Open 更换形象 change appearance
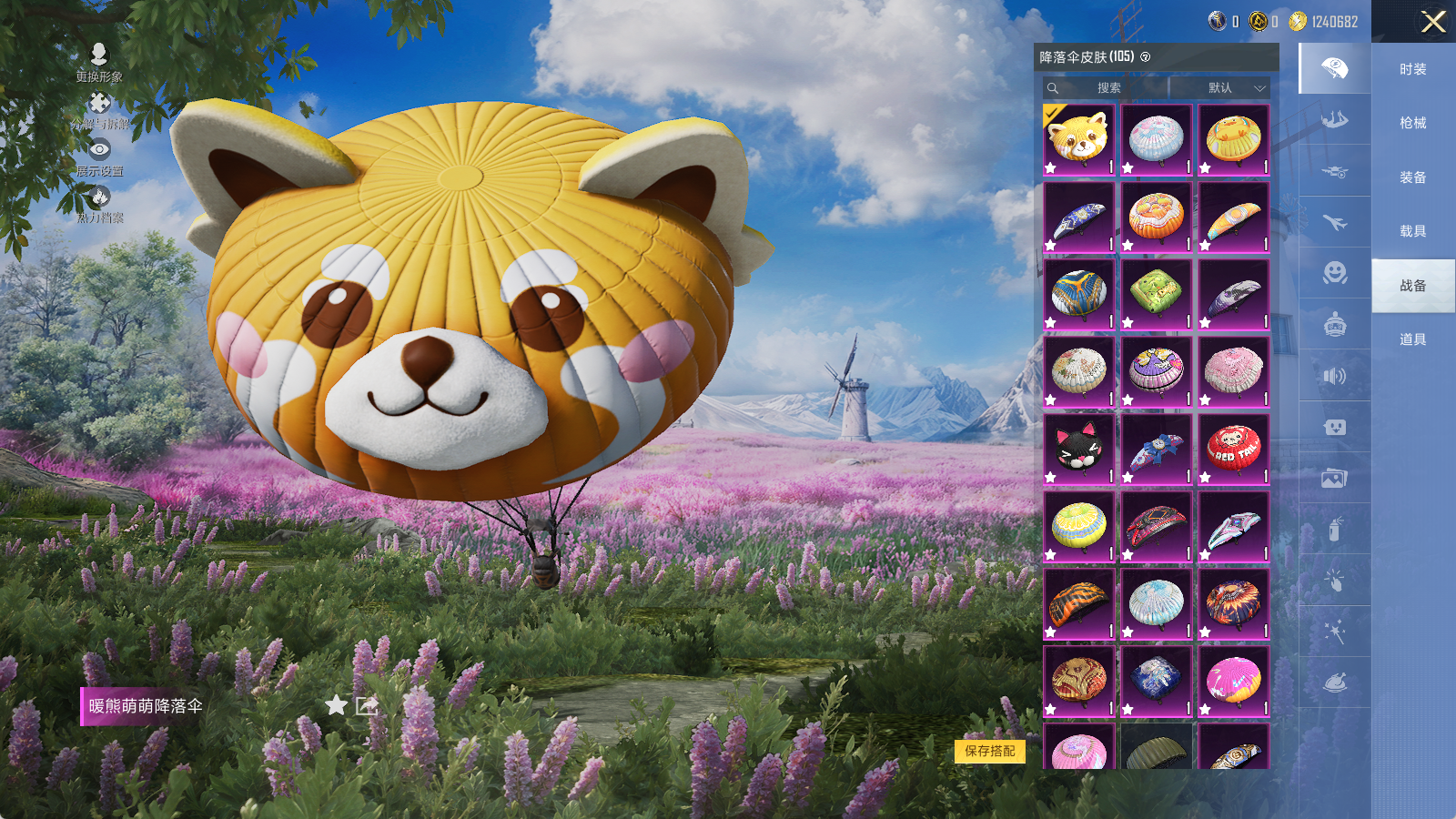This screenshot has height=819, width=1456. point(99,62)
